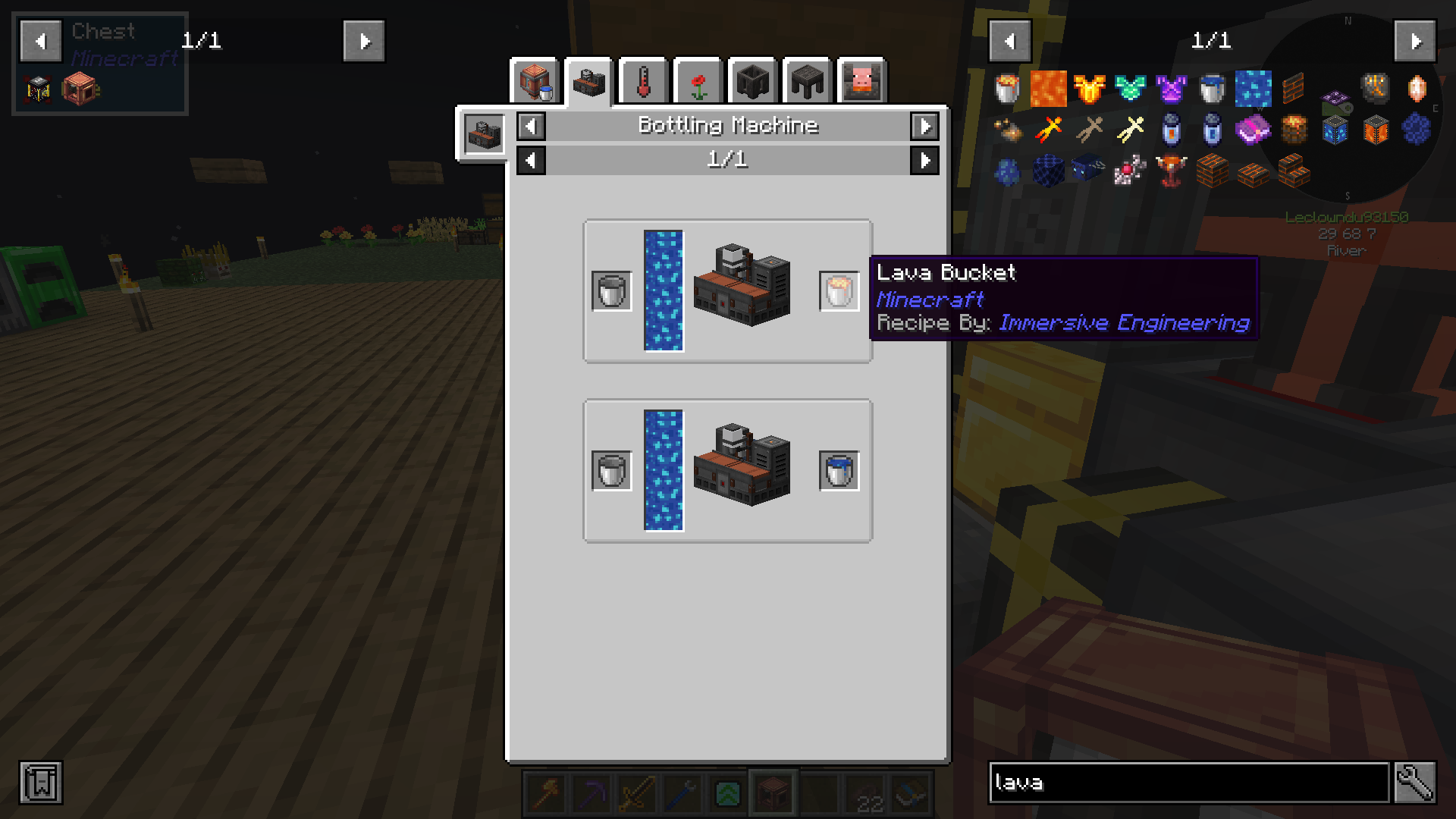
Task: Select a magma brick block in the item list
Action: [x=1211, y=171]
